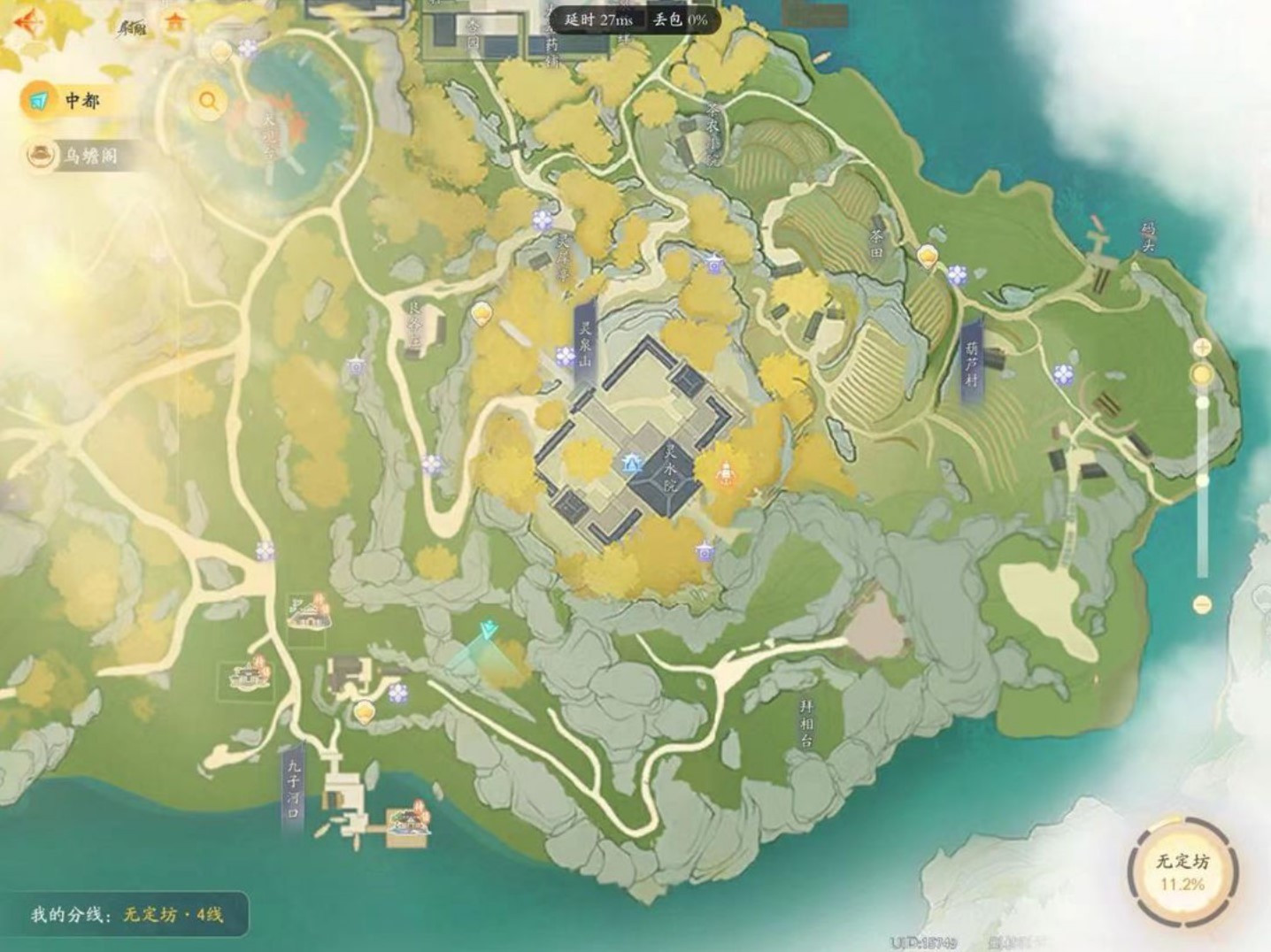Viewport: 1271px width, 952px height.
Task: Select the purple flower marker in 葫芦村
Action: [x=1063, y=375]
